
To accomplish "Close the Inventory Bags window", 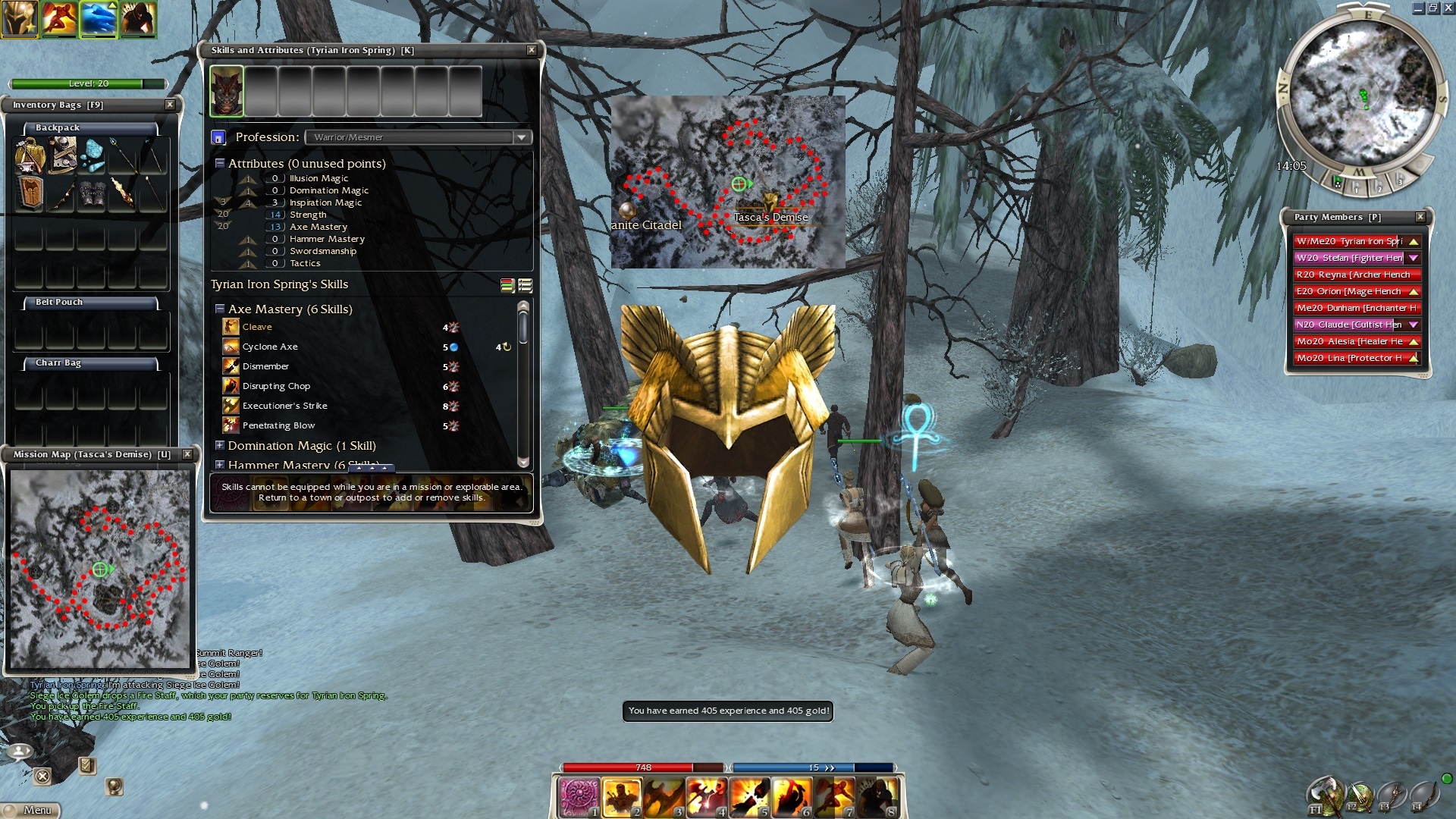I will 170,105.
